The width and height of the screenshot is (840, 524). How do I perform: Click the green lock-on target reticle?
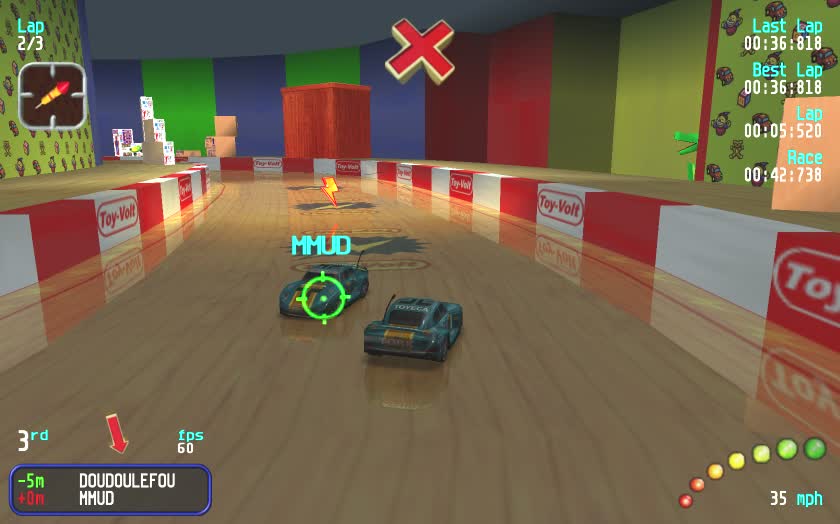click(323, 297)
